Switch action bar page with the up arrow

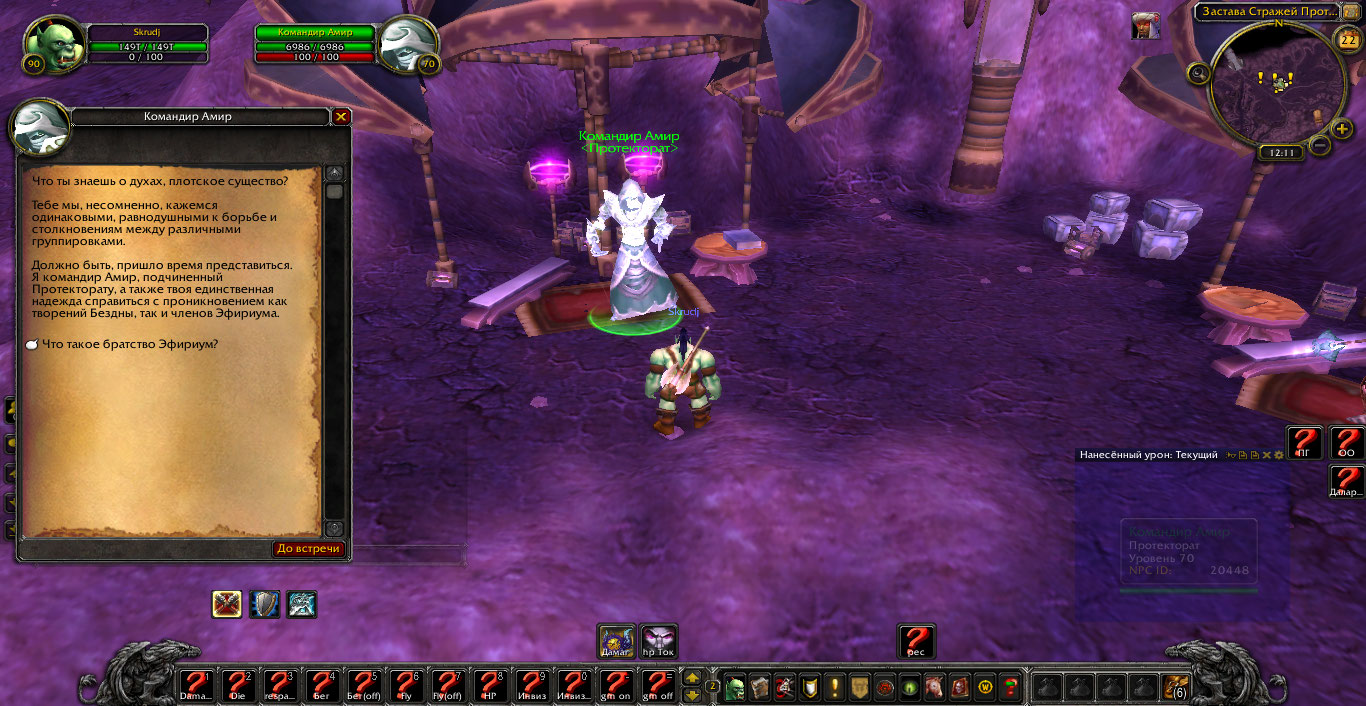[692, 678]
